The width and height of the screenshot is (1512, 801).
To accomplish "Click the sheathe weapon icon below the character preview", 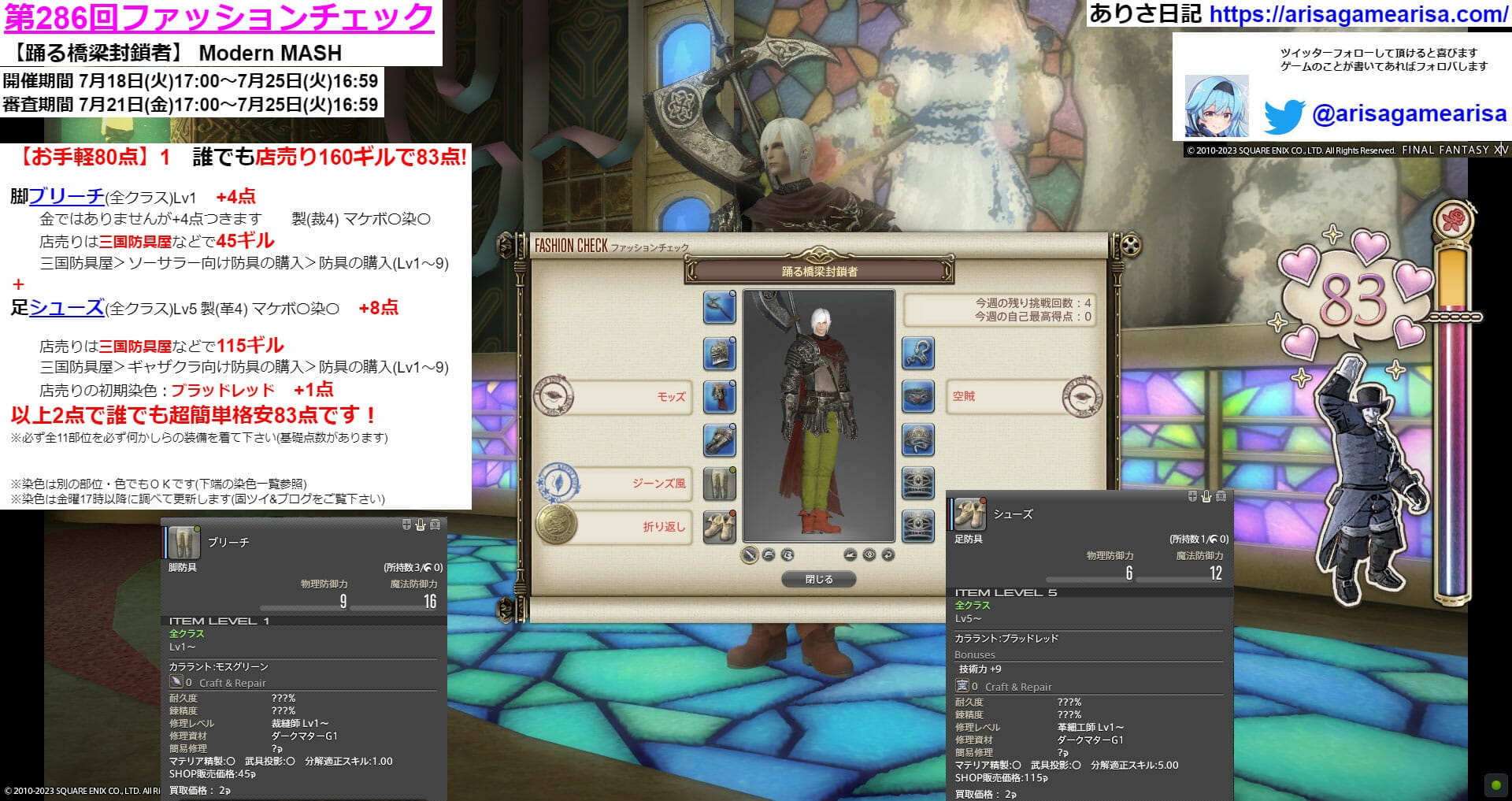I will (748, 554).
